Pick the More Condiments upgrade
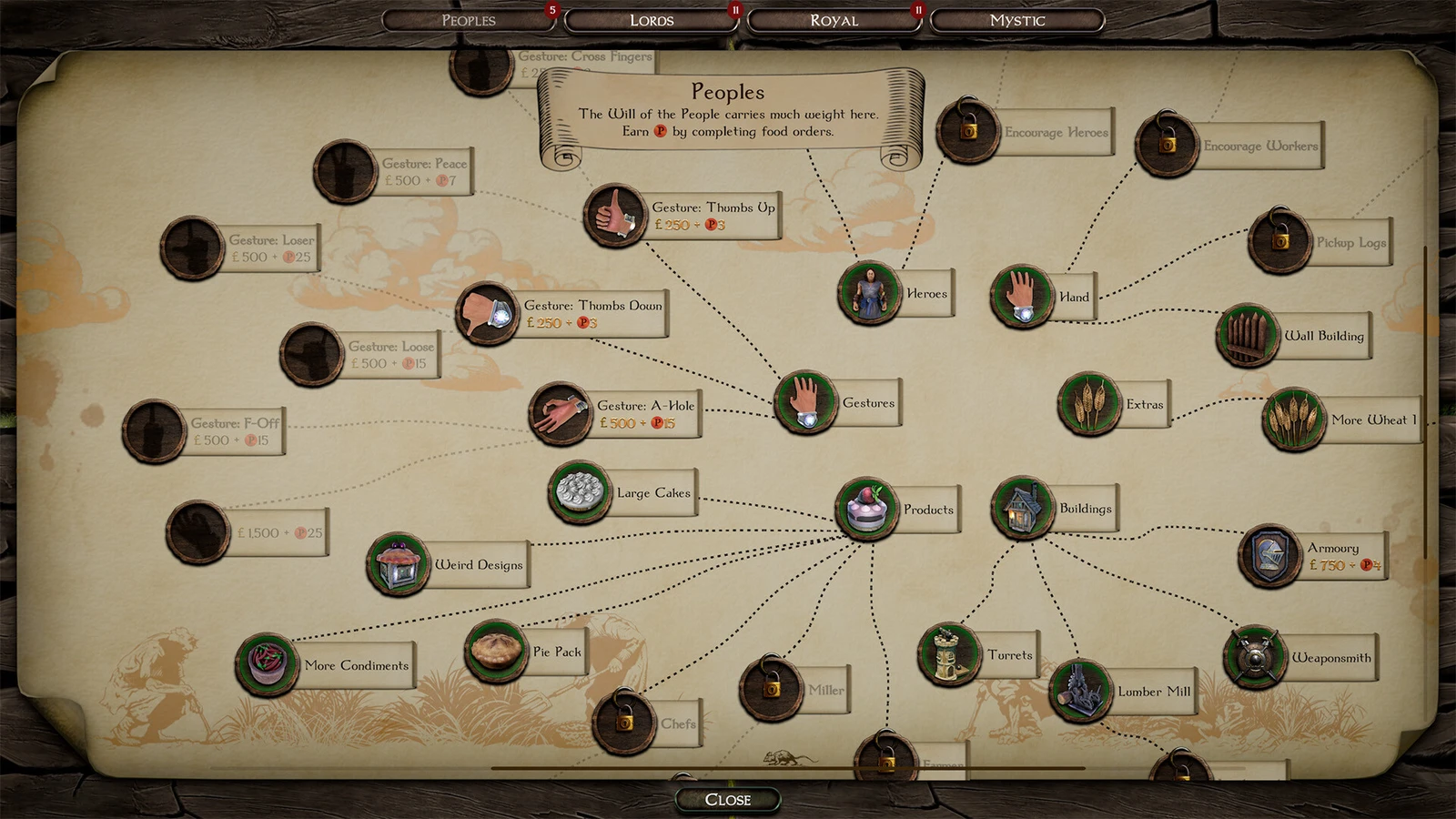Screen dimensions: 1456x819 click(x=267, y=665)
